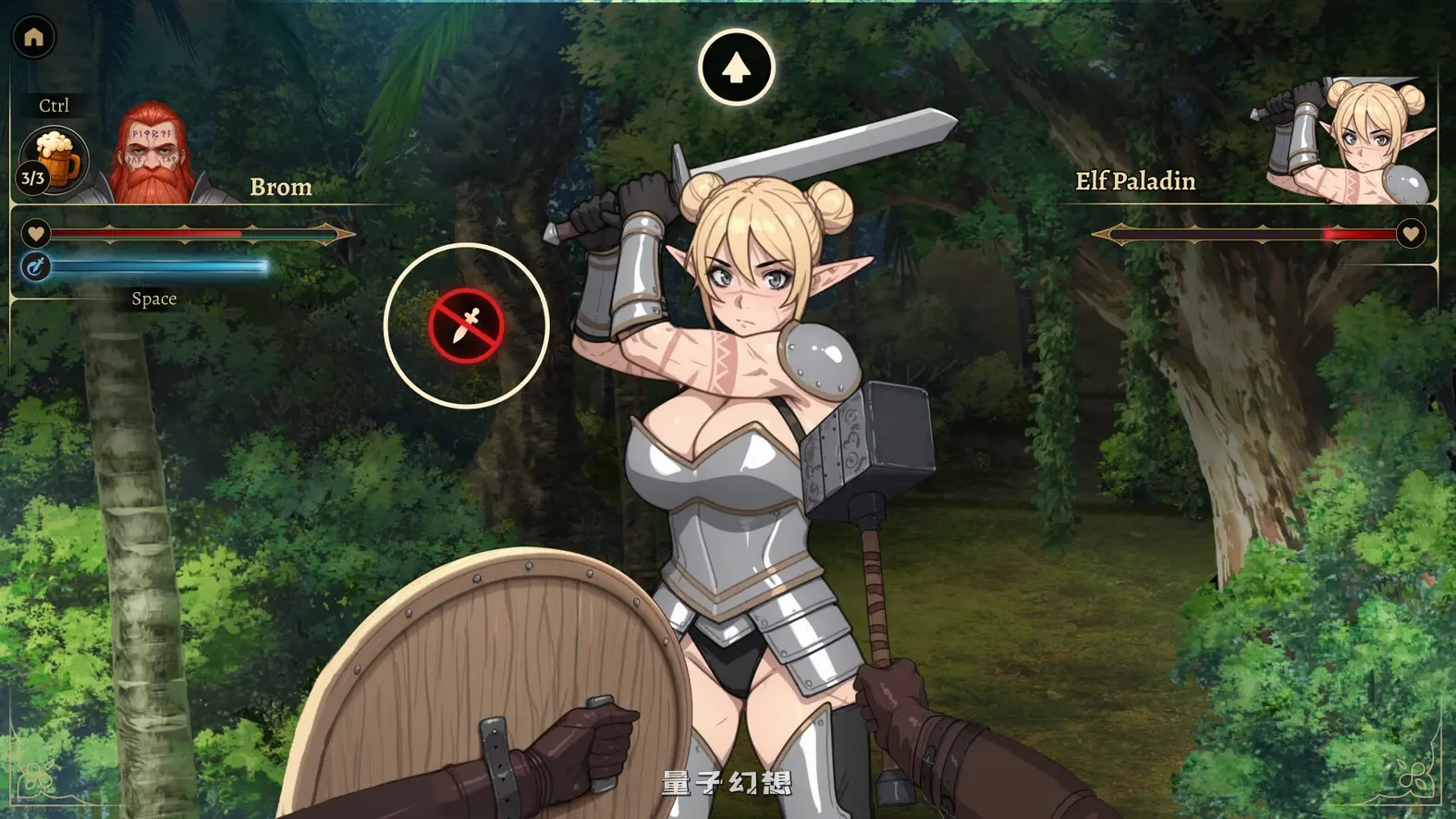Click the heart icon on Elf Paladin's health bar
This screenshot has height=819, width=1456.
click(x=1412, y=234)
